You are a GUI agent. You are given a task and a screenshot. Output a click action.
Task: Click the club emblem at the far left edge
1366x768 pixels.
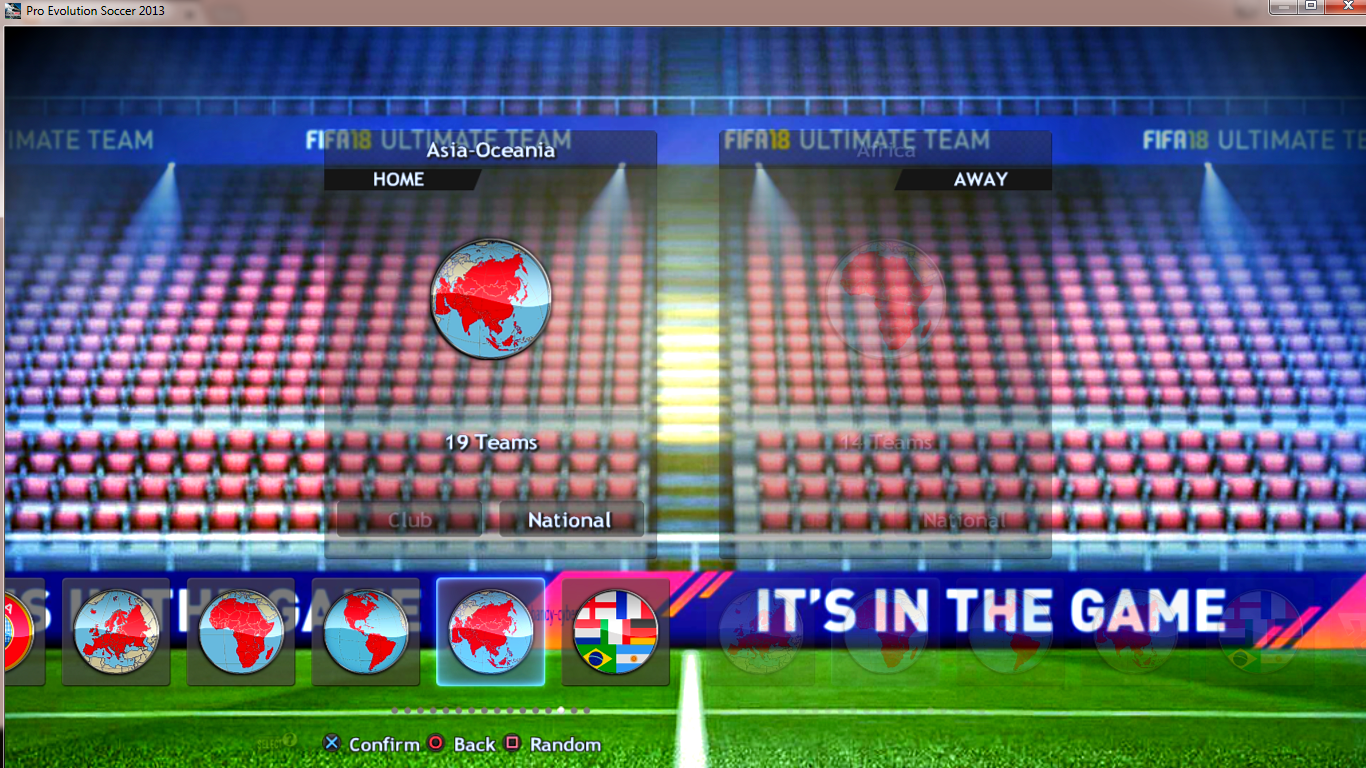[10, 632]
